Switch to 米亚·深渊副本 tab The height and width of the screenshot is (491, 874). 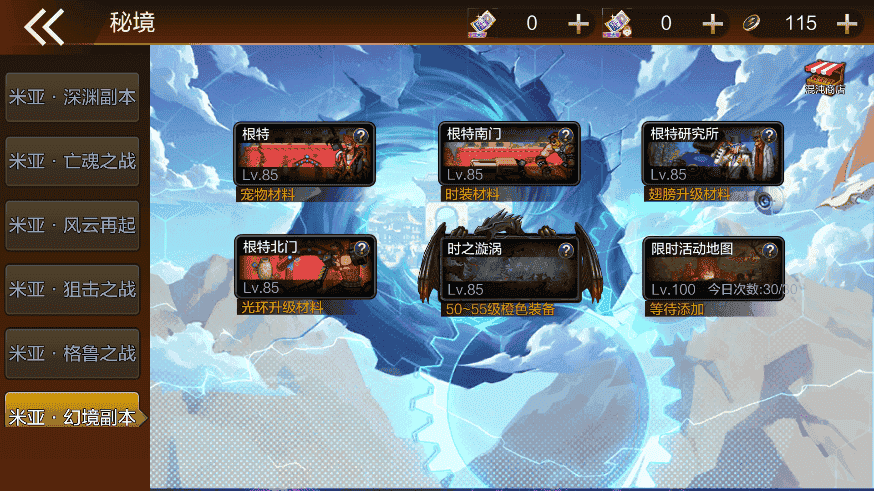tap(71, 97)
